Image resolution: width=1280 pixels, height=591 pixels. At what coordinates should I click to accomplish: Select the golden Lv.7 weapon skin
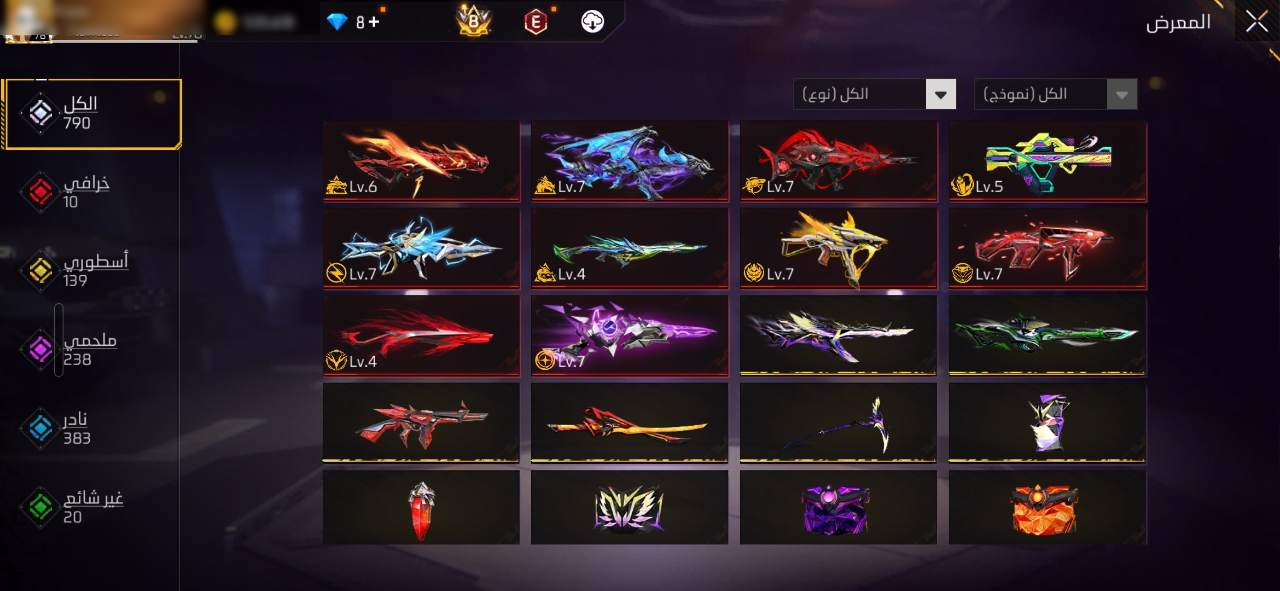(839, 248)
